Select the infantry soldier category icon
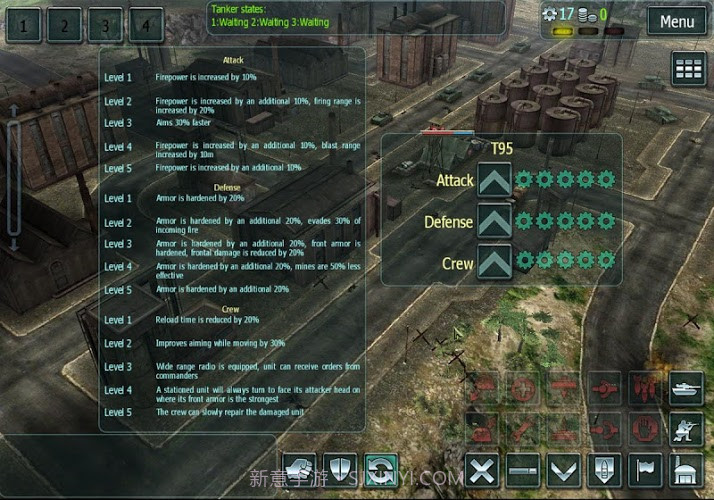Image resolution: width=714 pixels, height=500 pixels. click(x=688, y=429)
